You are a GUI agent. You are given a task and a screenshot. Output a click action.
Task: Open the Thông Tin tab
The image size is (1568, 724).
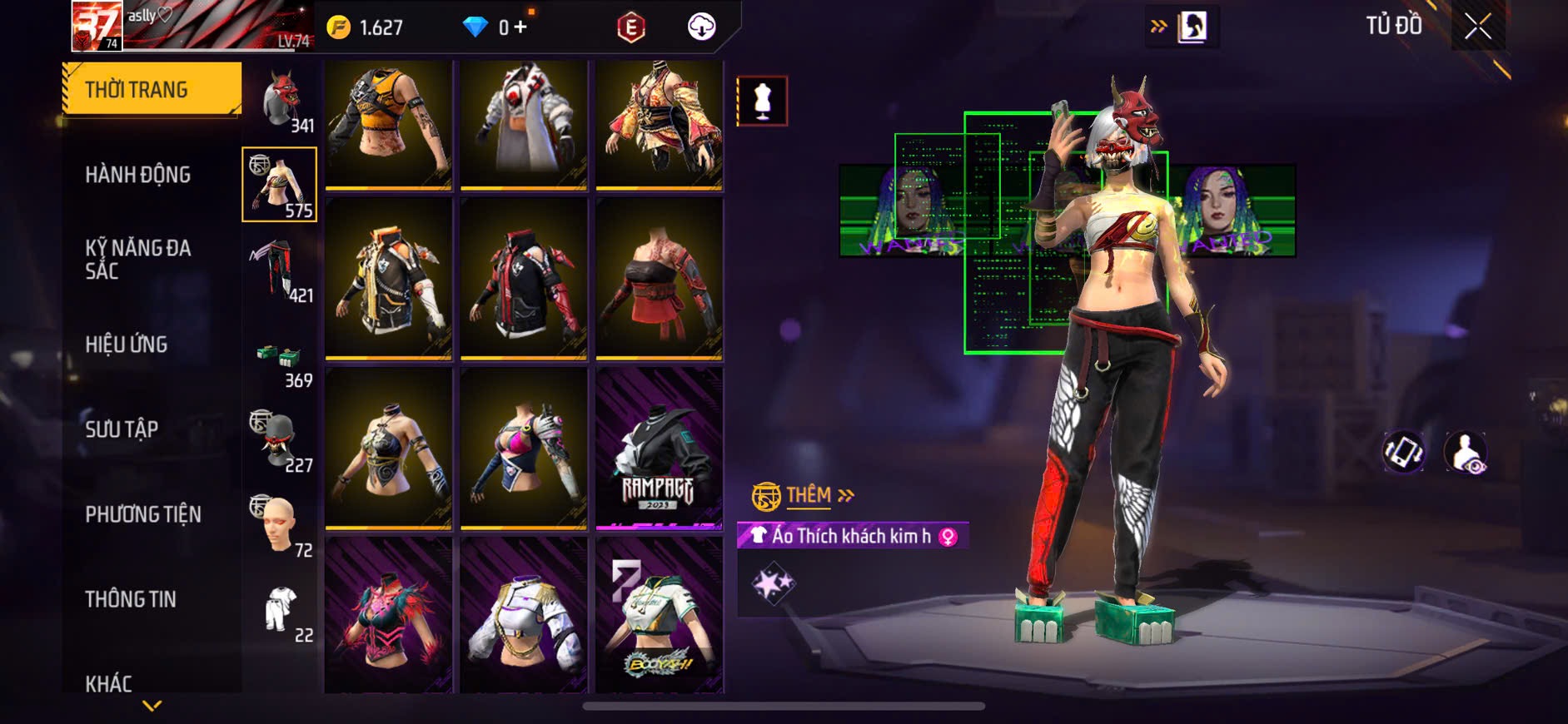click(x=131, y=599)
